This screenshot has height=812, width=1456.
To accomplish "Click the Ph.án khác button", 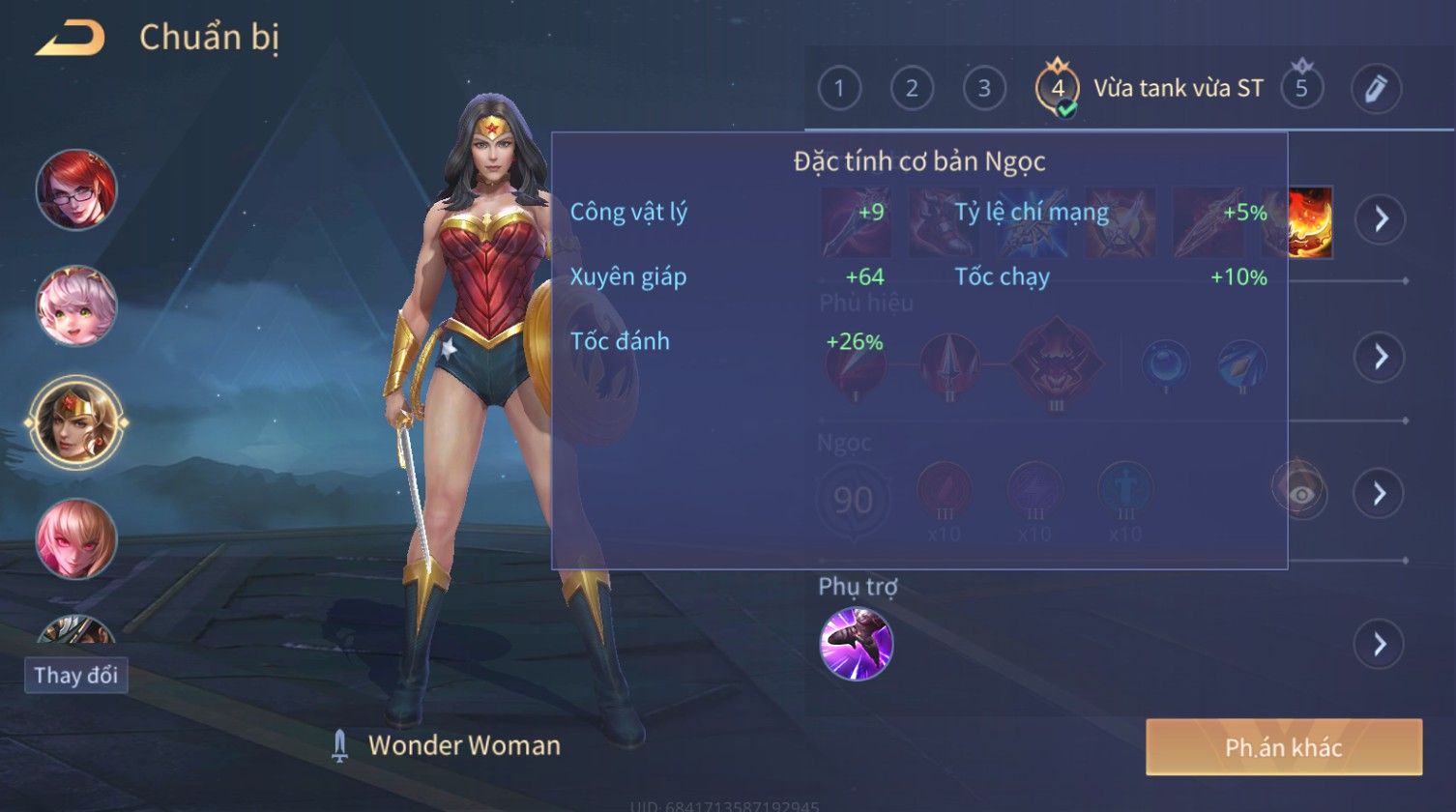I will (x=1284, y=747).
